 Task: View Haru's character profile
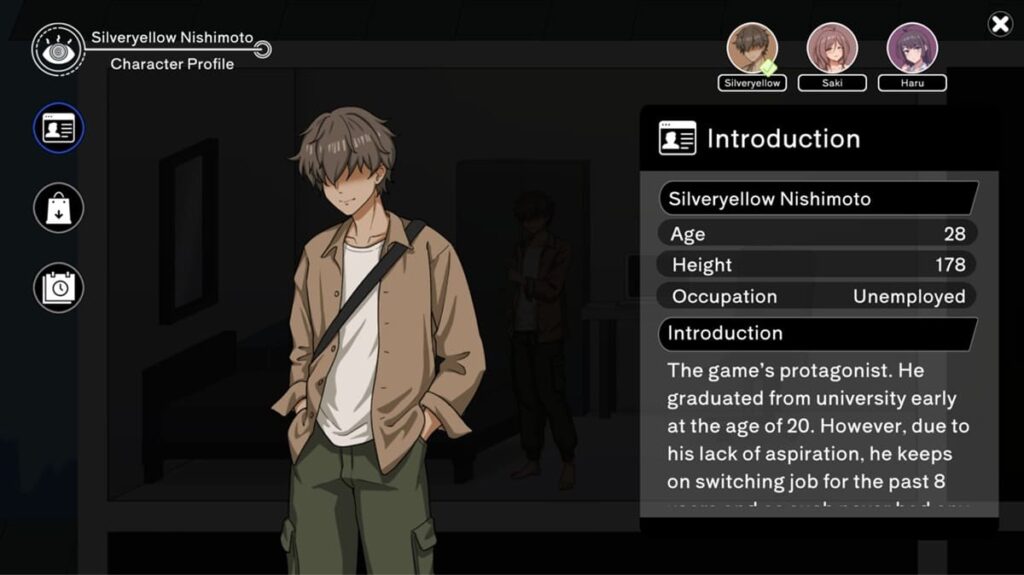pos(912,48)
